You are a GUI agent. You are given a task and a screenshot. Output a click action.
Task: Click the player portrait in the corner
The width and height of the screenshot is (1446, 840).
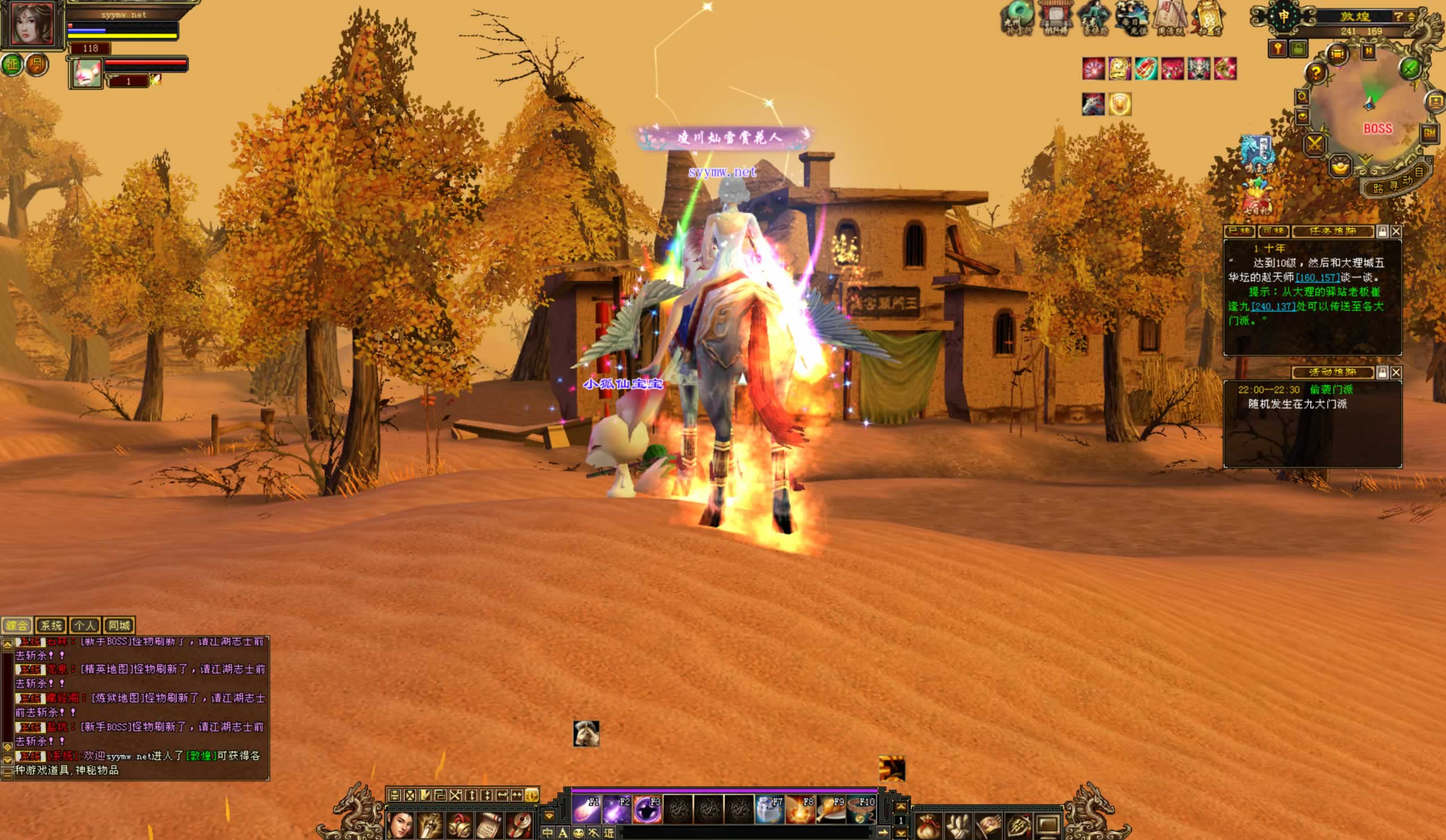32,24
